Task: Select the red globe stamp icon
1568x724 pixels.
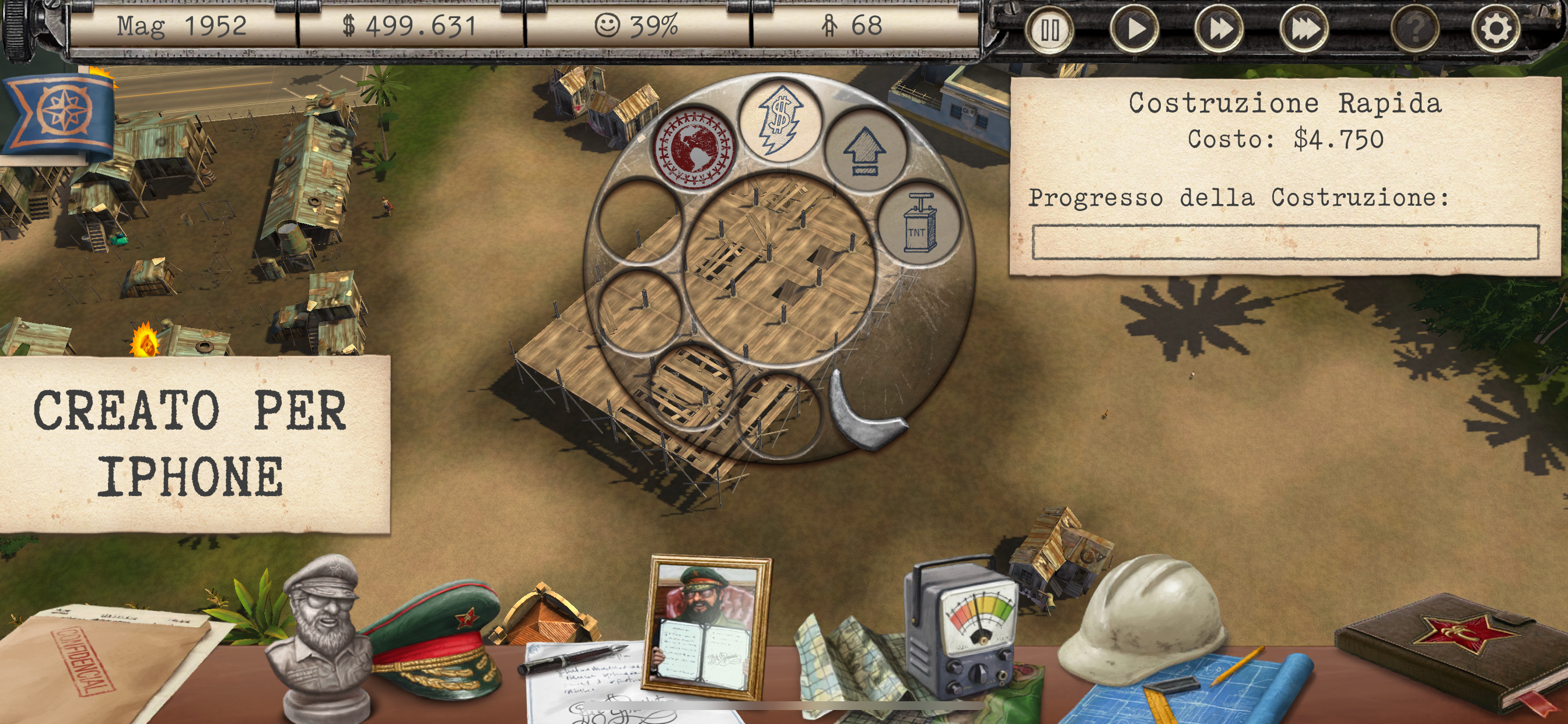Action: pyautogui.click(x=694, y=148)
